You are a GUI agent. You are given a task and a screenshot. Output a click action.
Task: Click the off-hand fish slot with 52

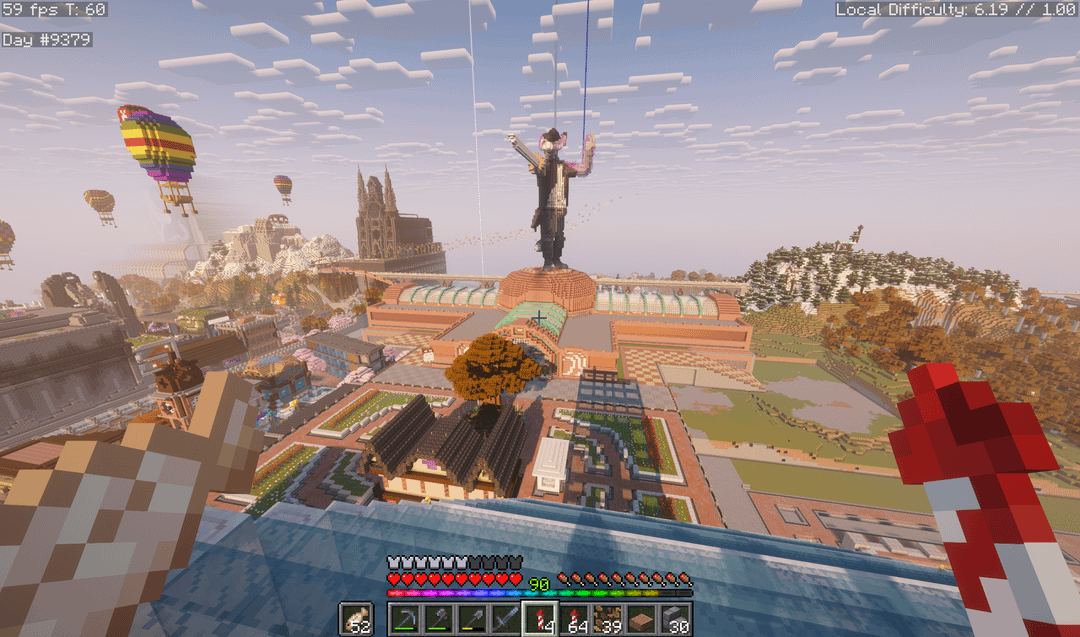[355, 619]
